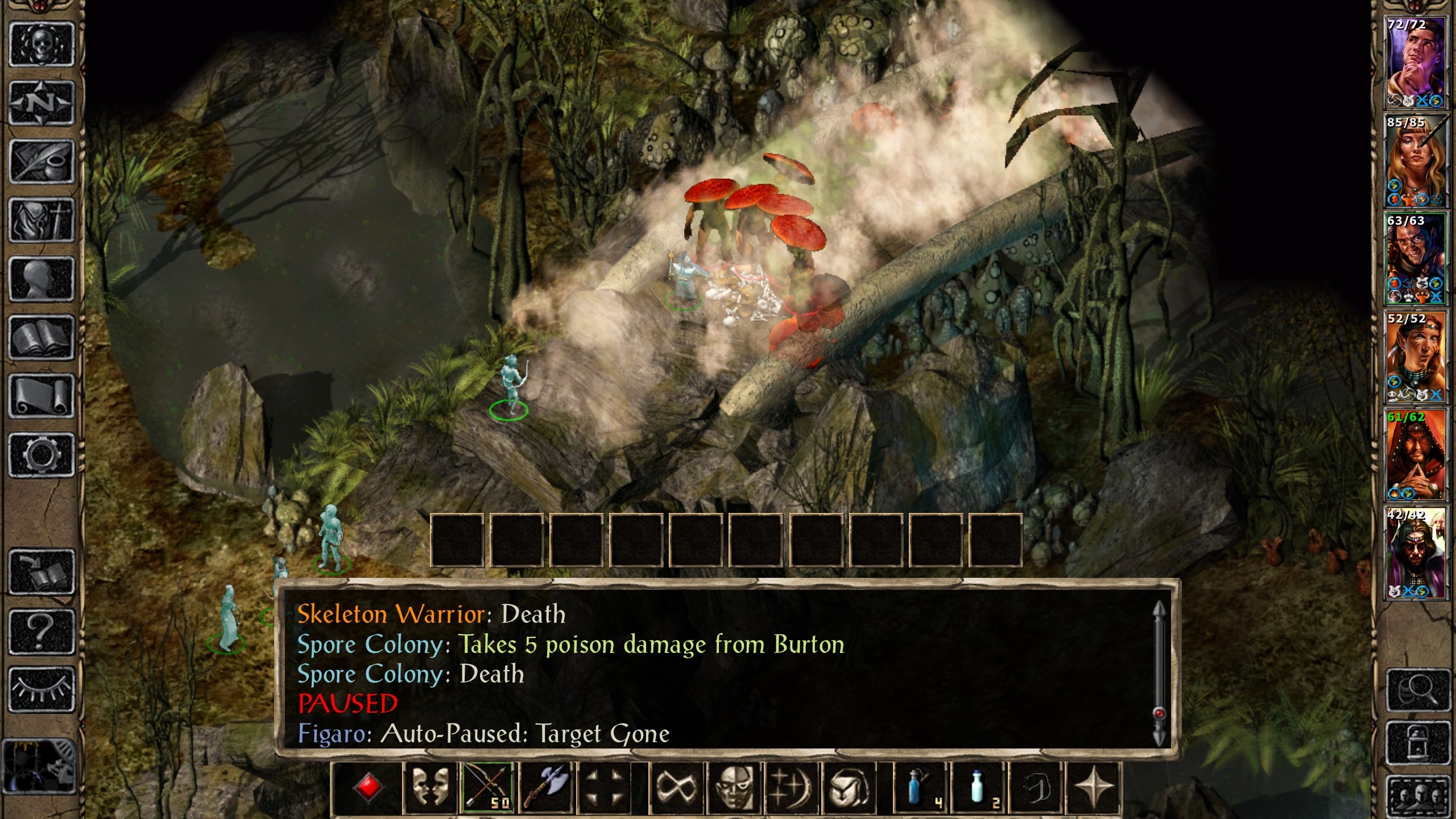Show the character record silhouette screen
This screenshot has height=819, width=1456.
[x=41, y=278]
